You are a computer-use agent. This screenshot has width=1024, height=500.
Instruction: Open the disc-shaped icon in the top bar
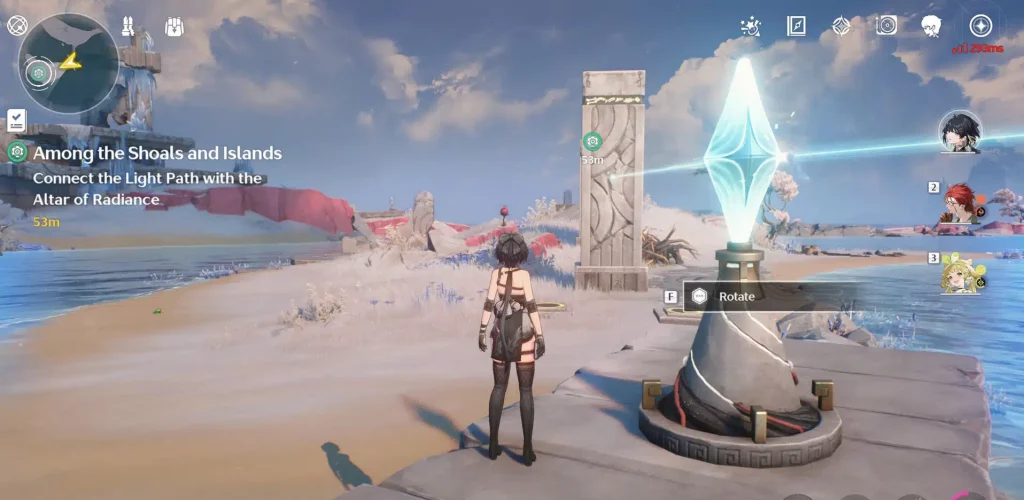(x=886, y=26)
